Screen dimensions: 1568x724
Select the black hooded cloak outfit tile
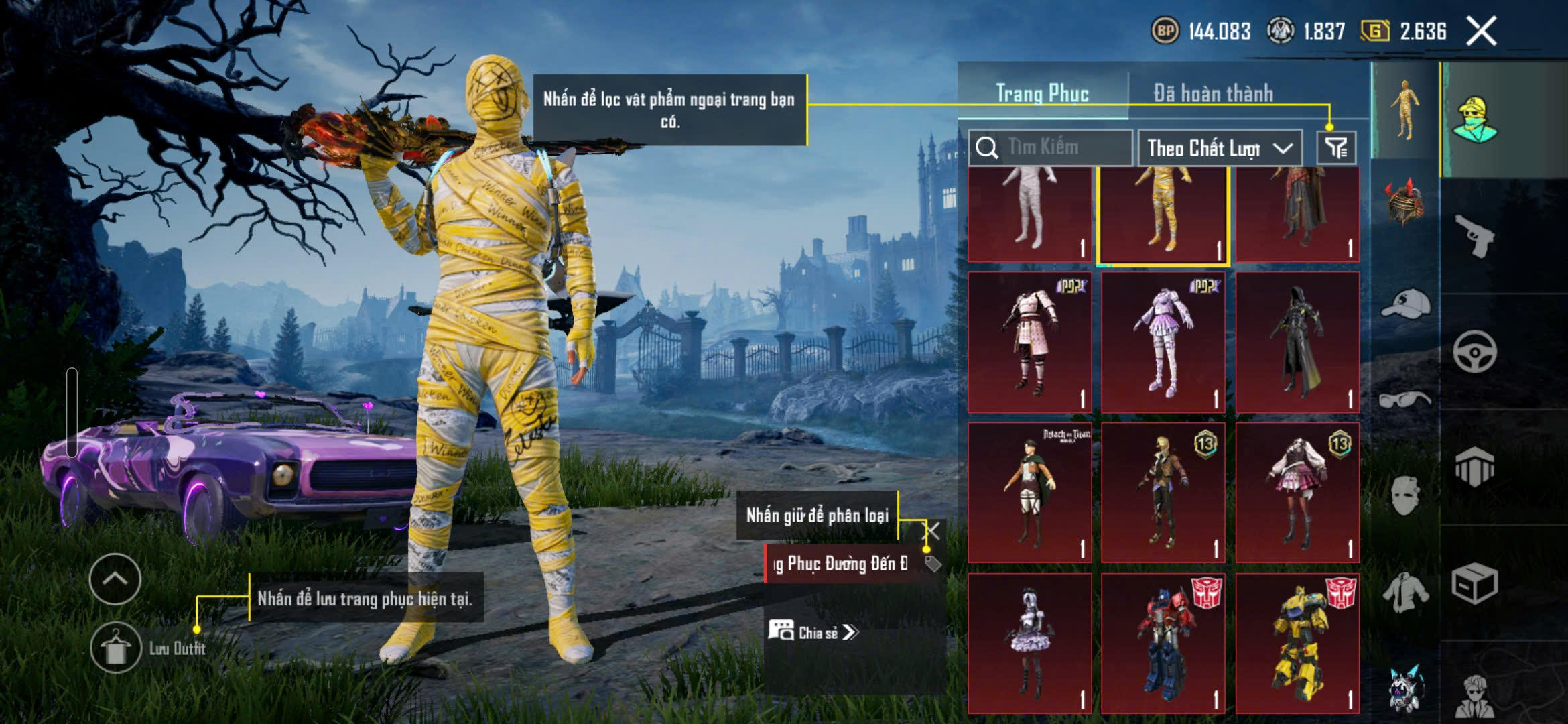click(x=1297, y=342)
